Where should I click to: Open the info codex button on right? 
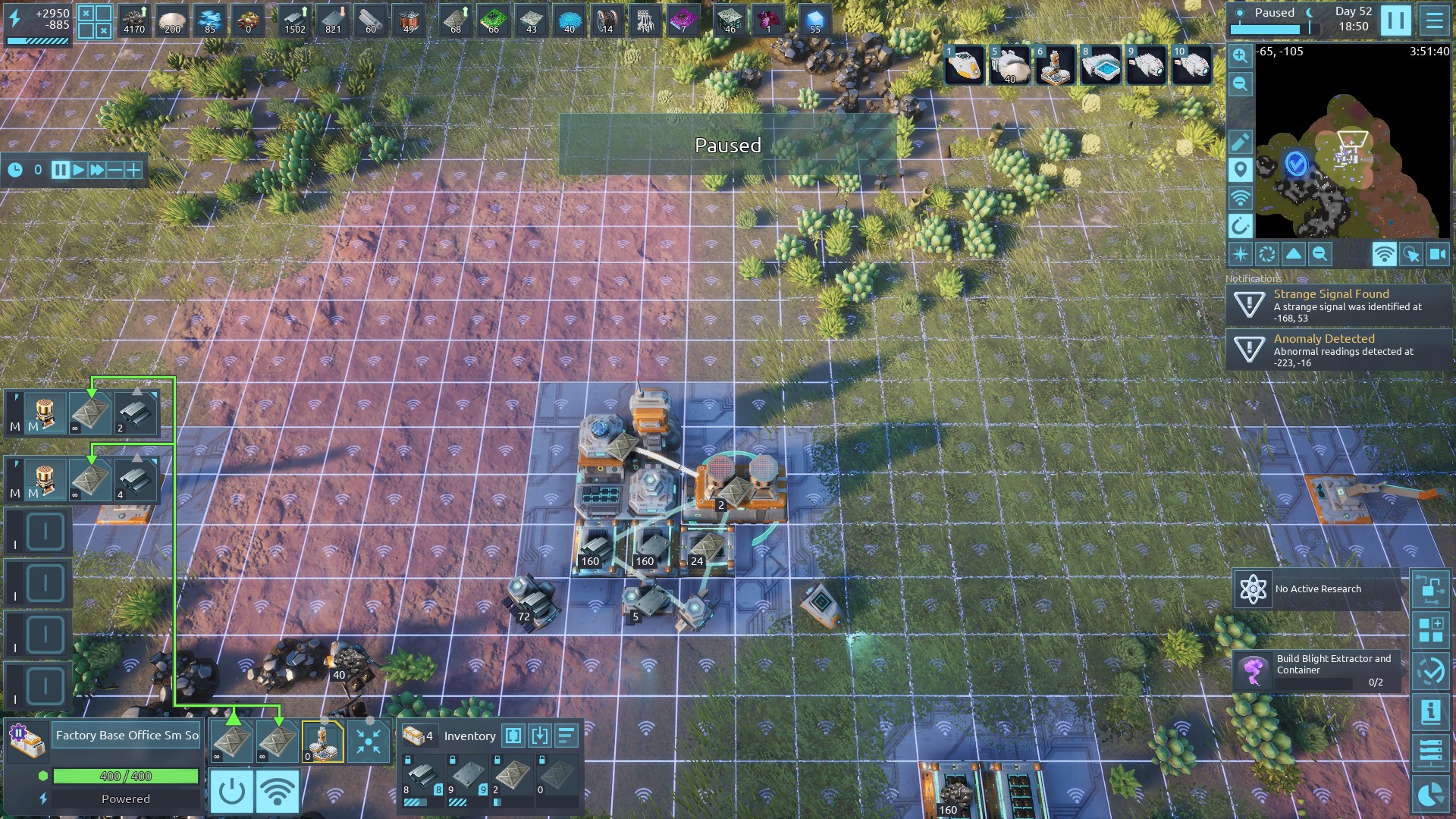click(1430, 712)
